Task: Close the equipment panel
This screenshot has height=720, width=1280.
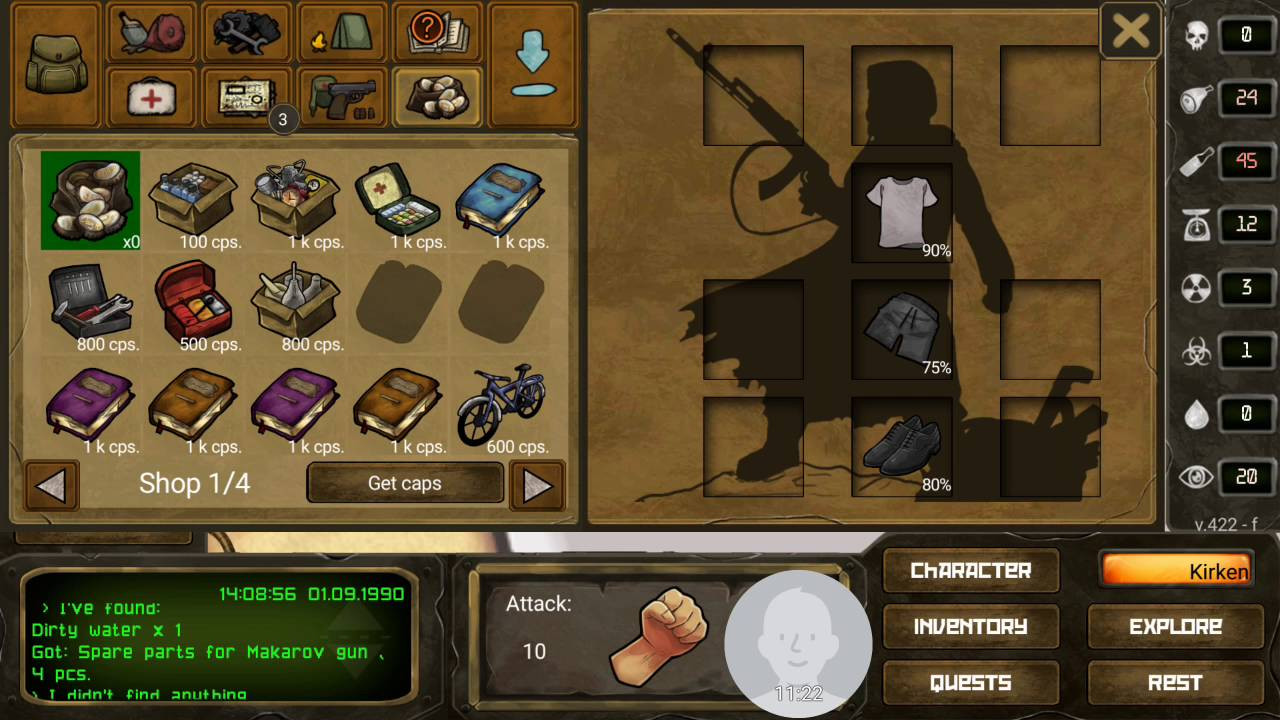Action: 1130,31
